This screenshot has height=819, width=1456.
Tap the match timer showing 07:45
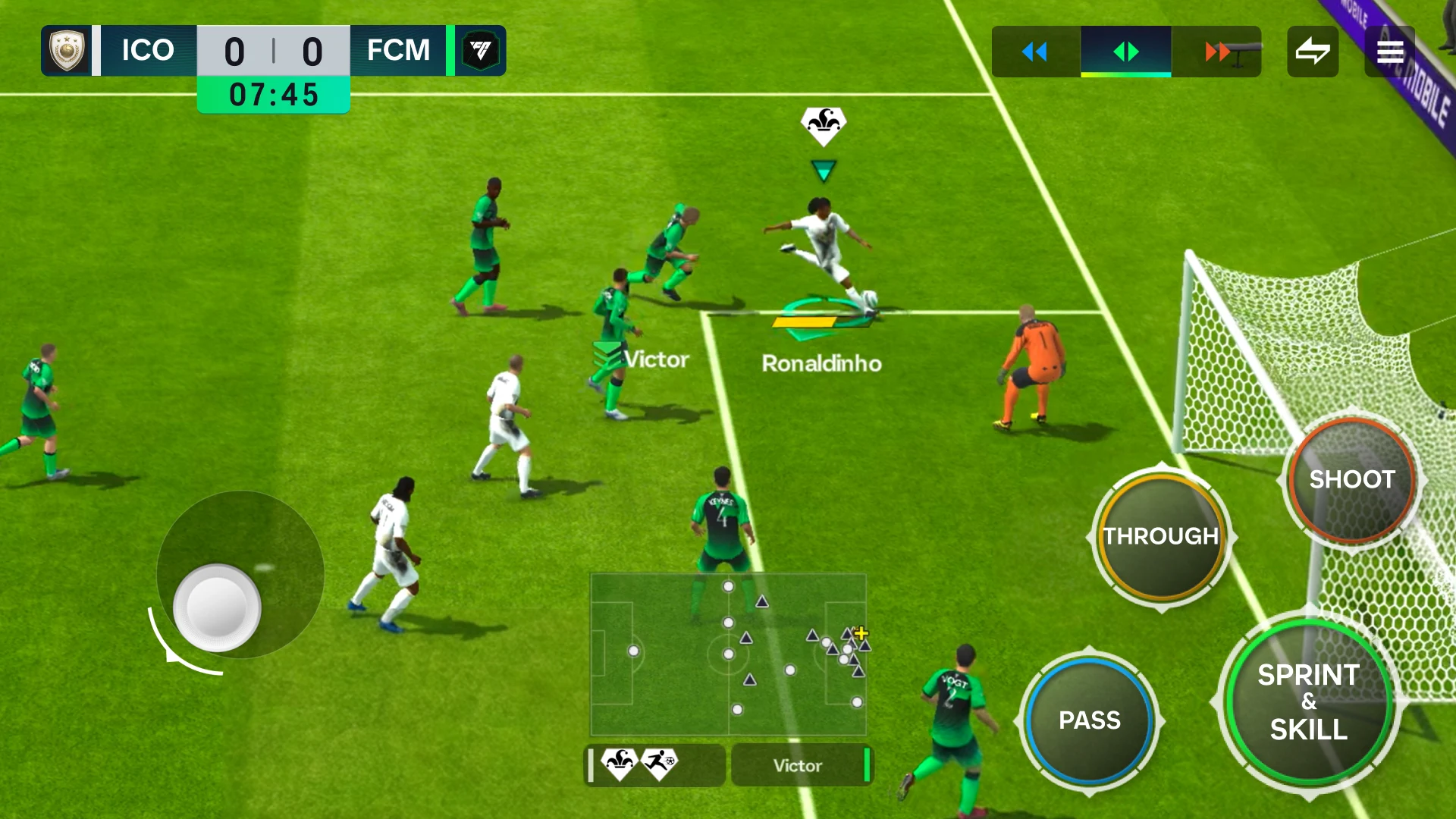pos(273,94)
